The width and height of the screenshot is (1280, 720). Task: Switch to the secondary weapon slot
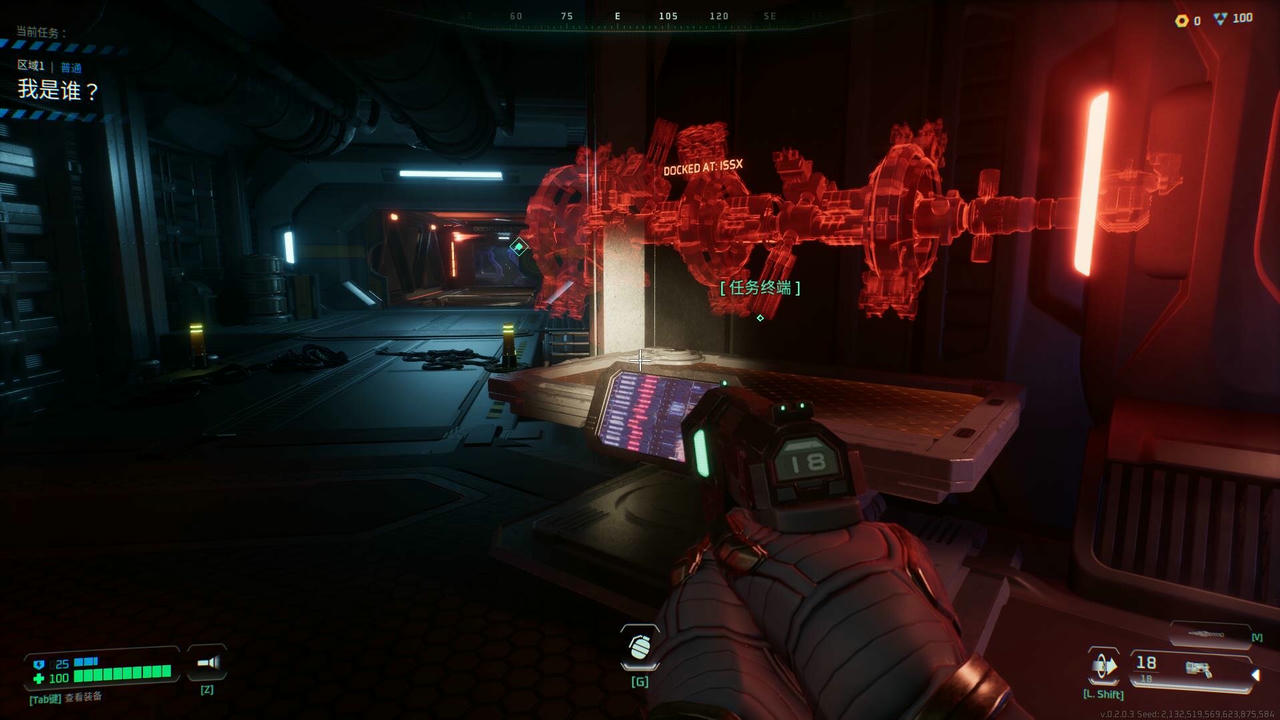pyautogui.click(x=1210, y=634)
